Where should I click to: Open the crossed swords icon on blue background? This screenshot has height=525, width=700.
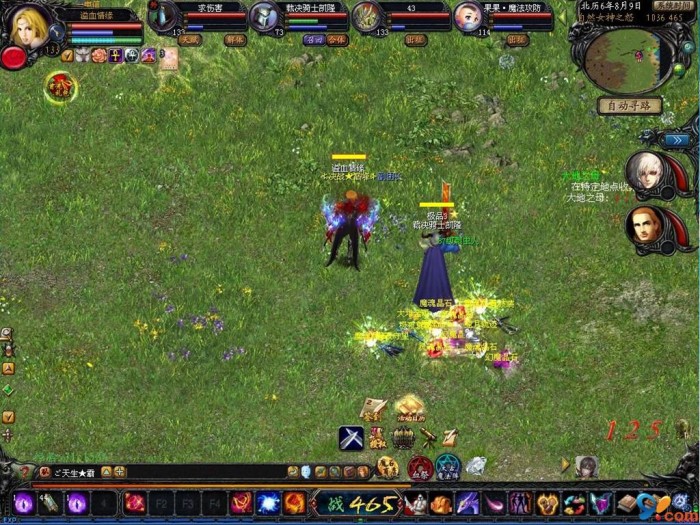350,438
